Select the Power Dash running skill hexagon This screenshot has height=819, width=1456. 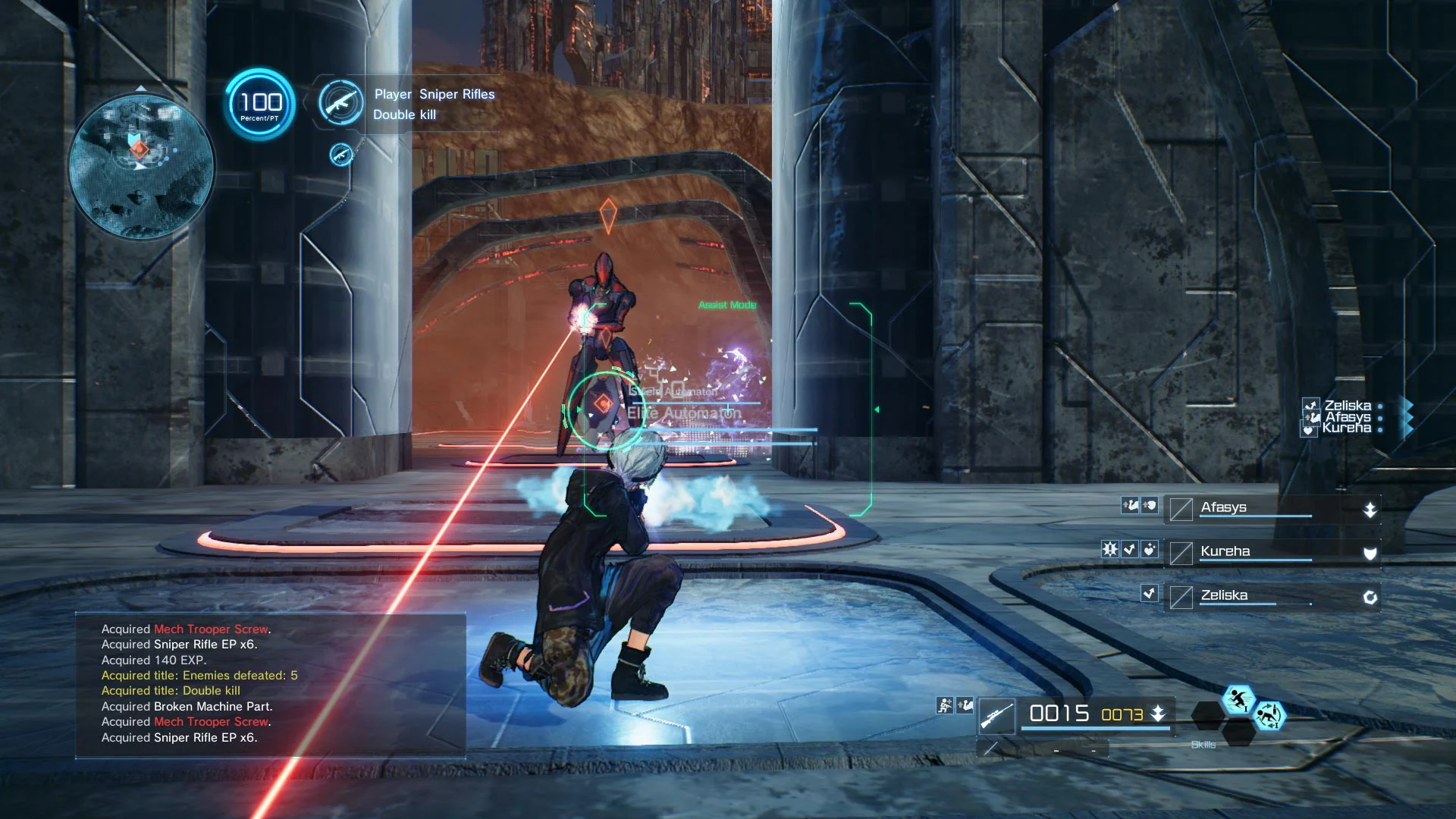(x=1239, y=701)
